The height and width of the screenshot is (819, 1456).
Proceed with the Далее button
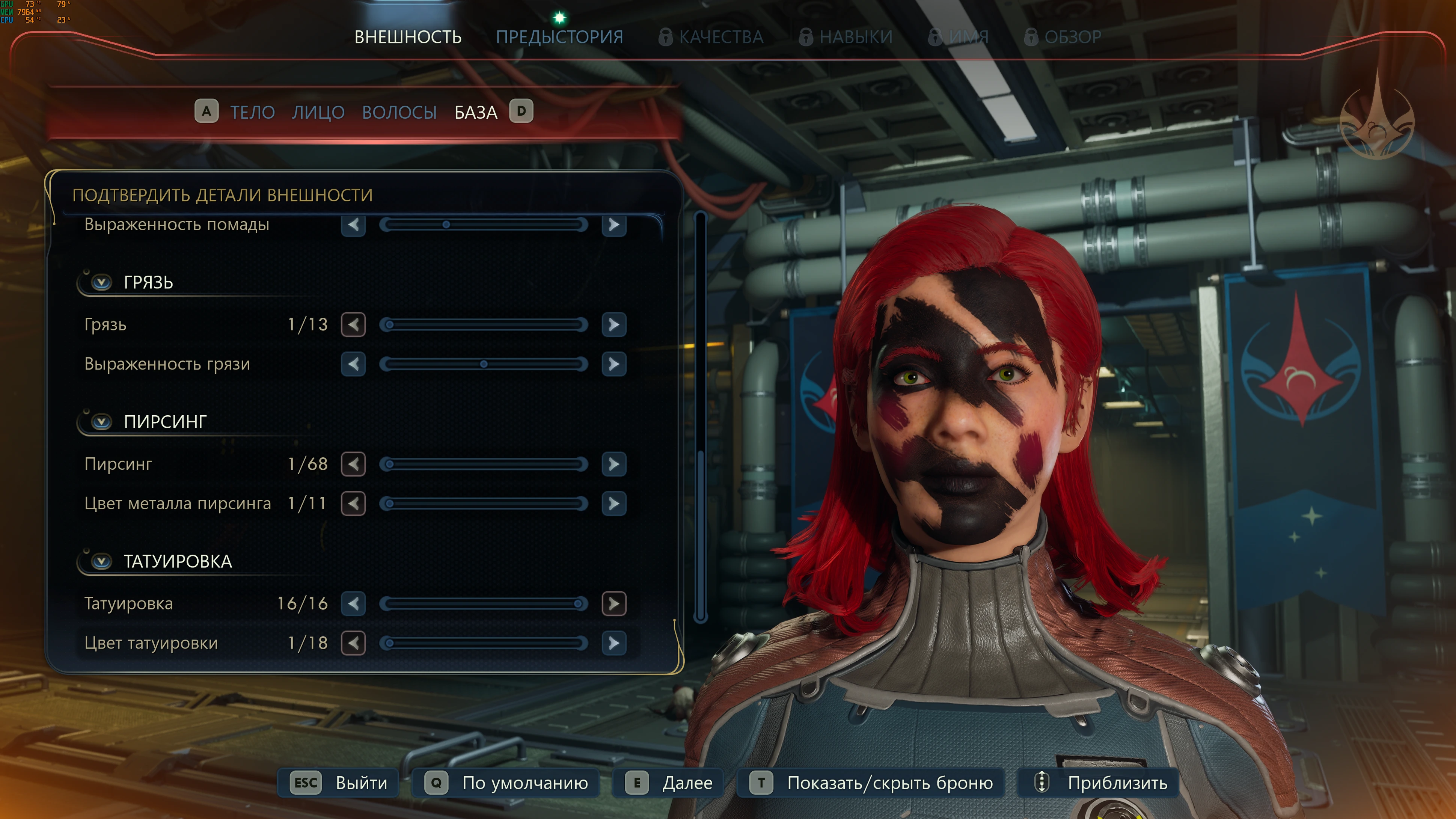[668, 783]
